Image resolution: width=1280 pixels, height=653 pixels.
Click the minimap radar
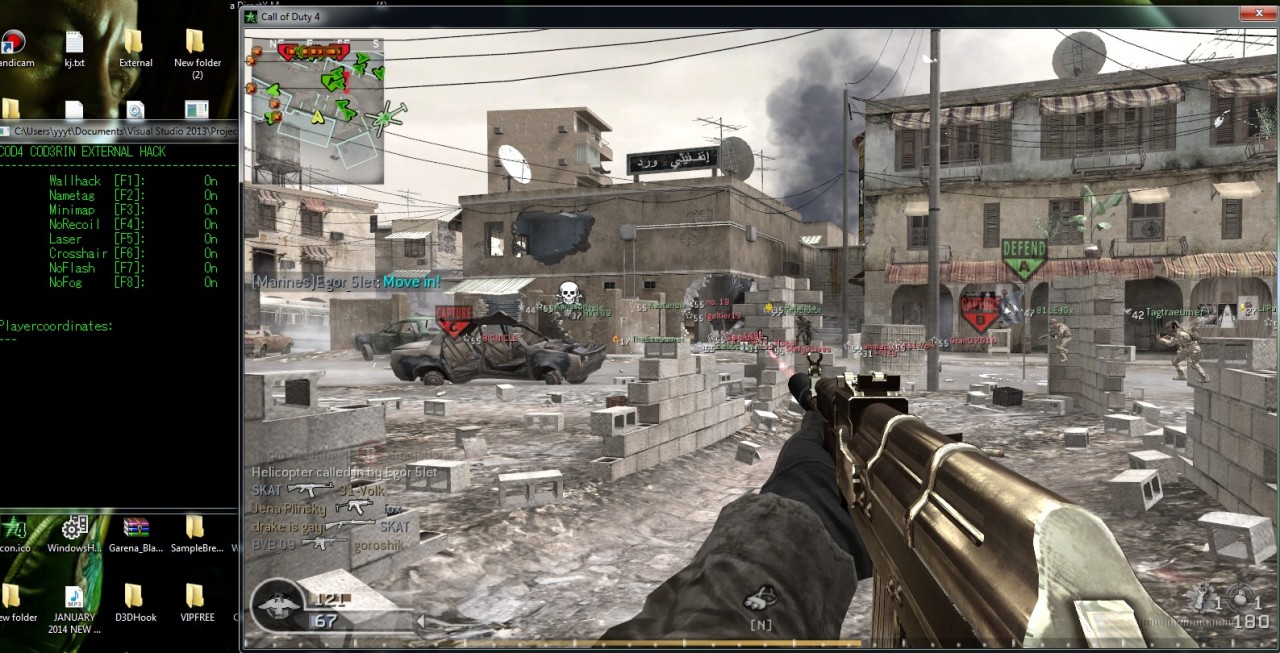pyautogui.click(x=315, y=111)
